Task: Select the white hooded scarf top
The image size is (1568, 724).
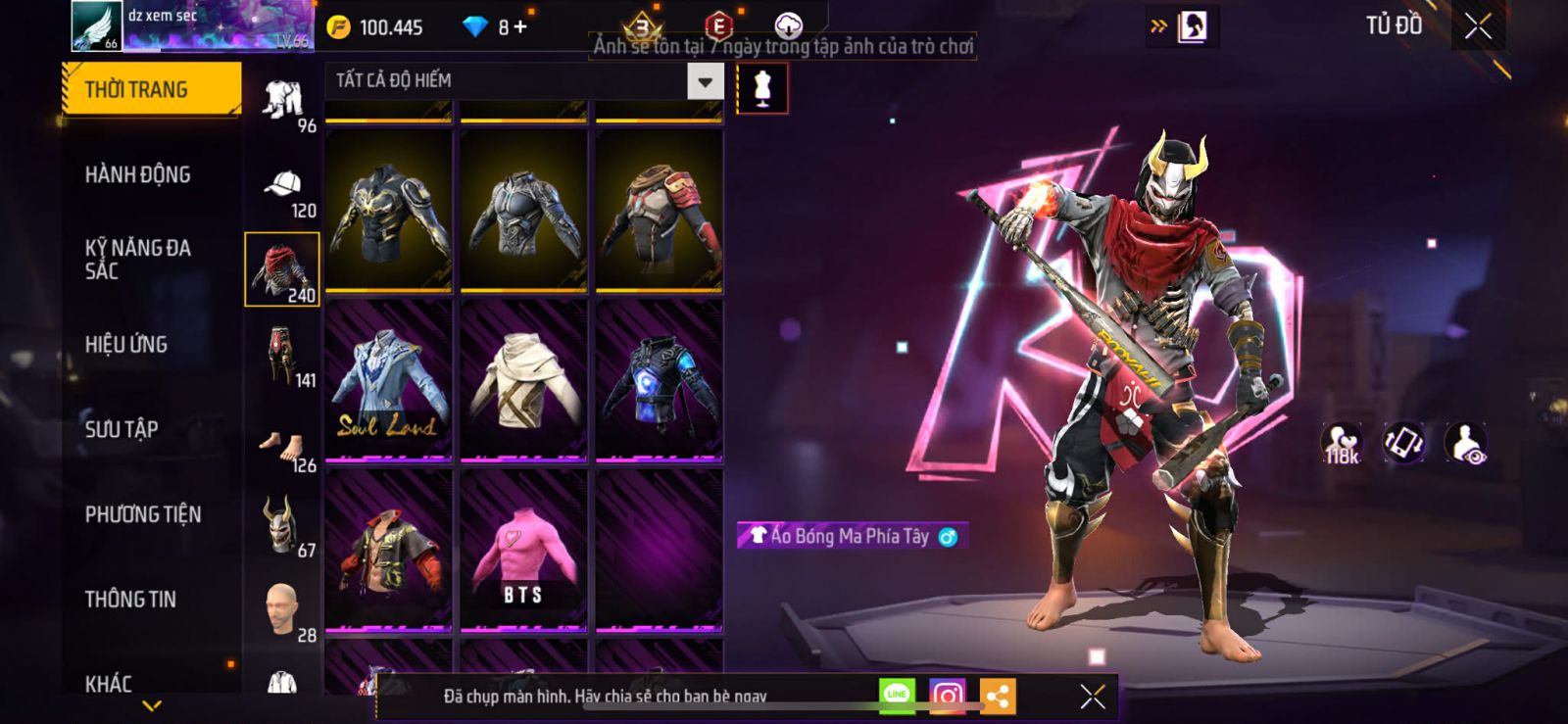Action: click(x=523, y=380)
